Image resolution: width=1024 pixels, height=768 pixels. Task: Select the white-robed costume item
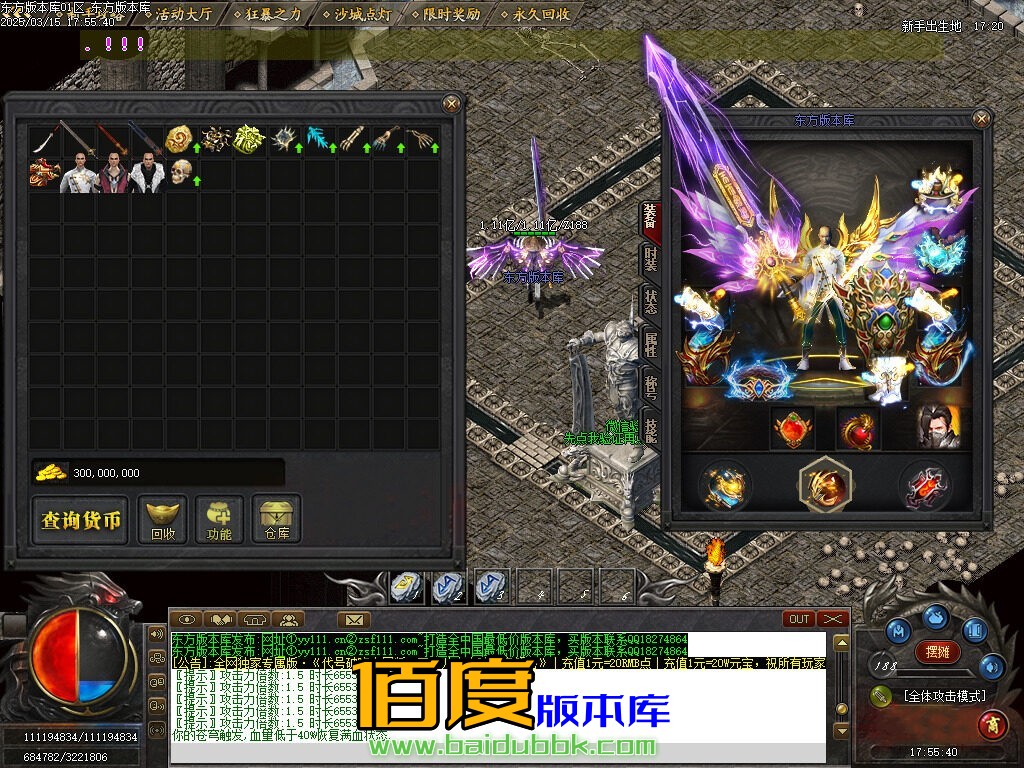79,174
